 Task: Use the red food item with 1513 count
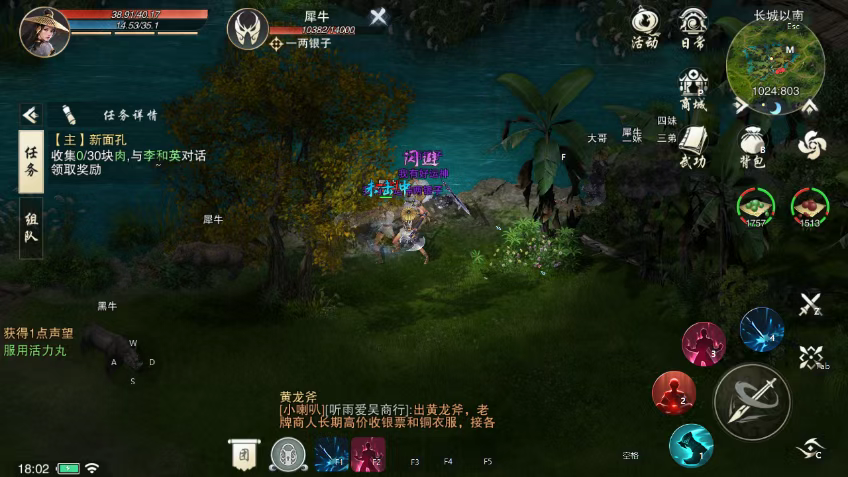pos(810,204)
